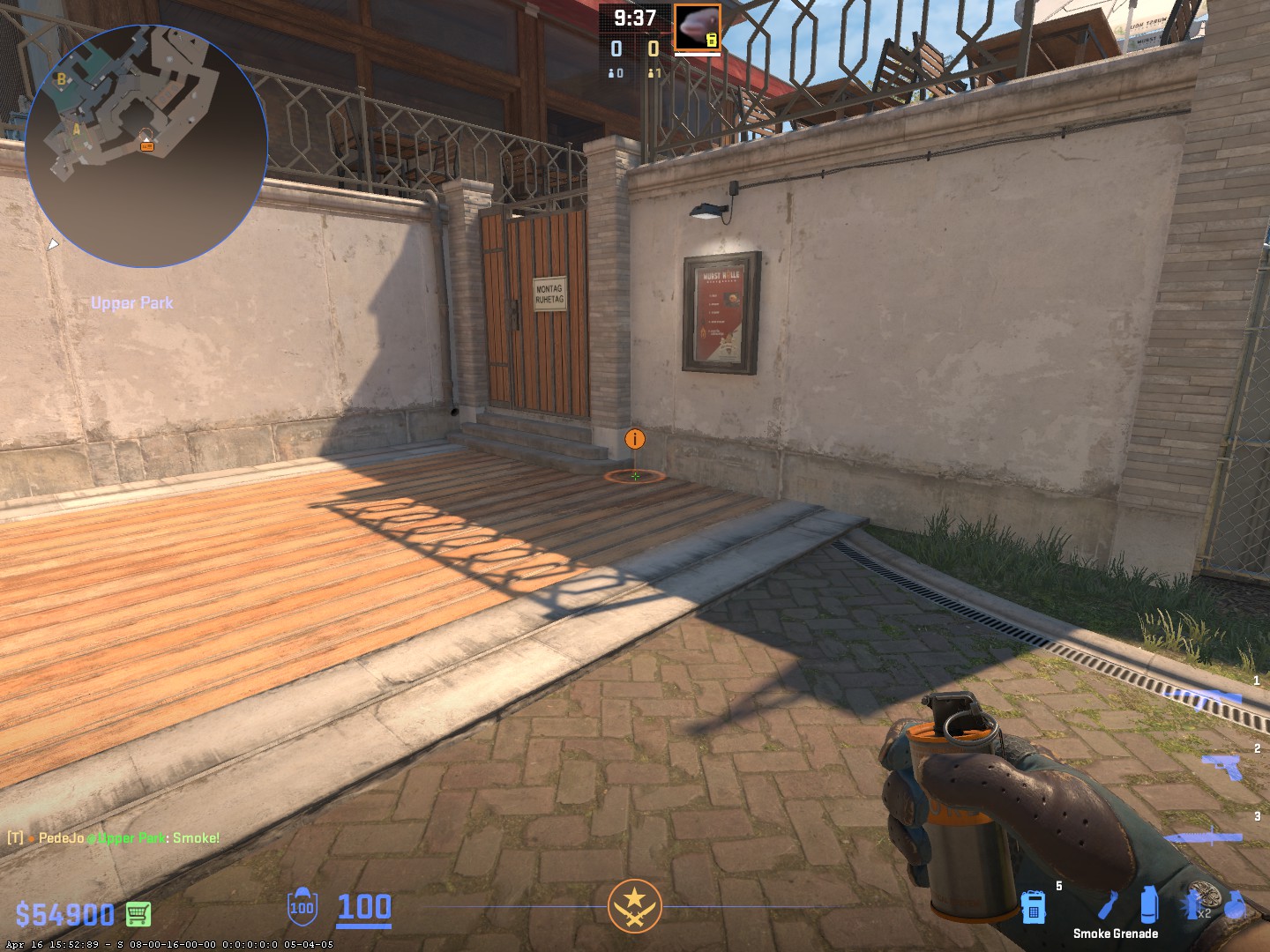Select the smoke grenade icon
Screen dimensions: 1270x952
coord(1148,905)
